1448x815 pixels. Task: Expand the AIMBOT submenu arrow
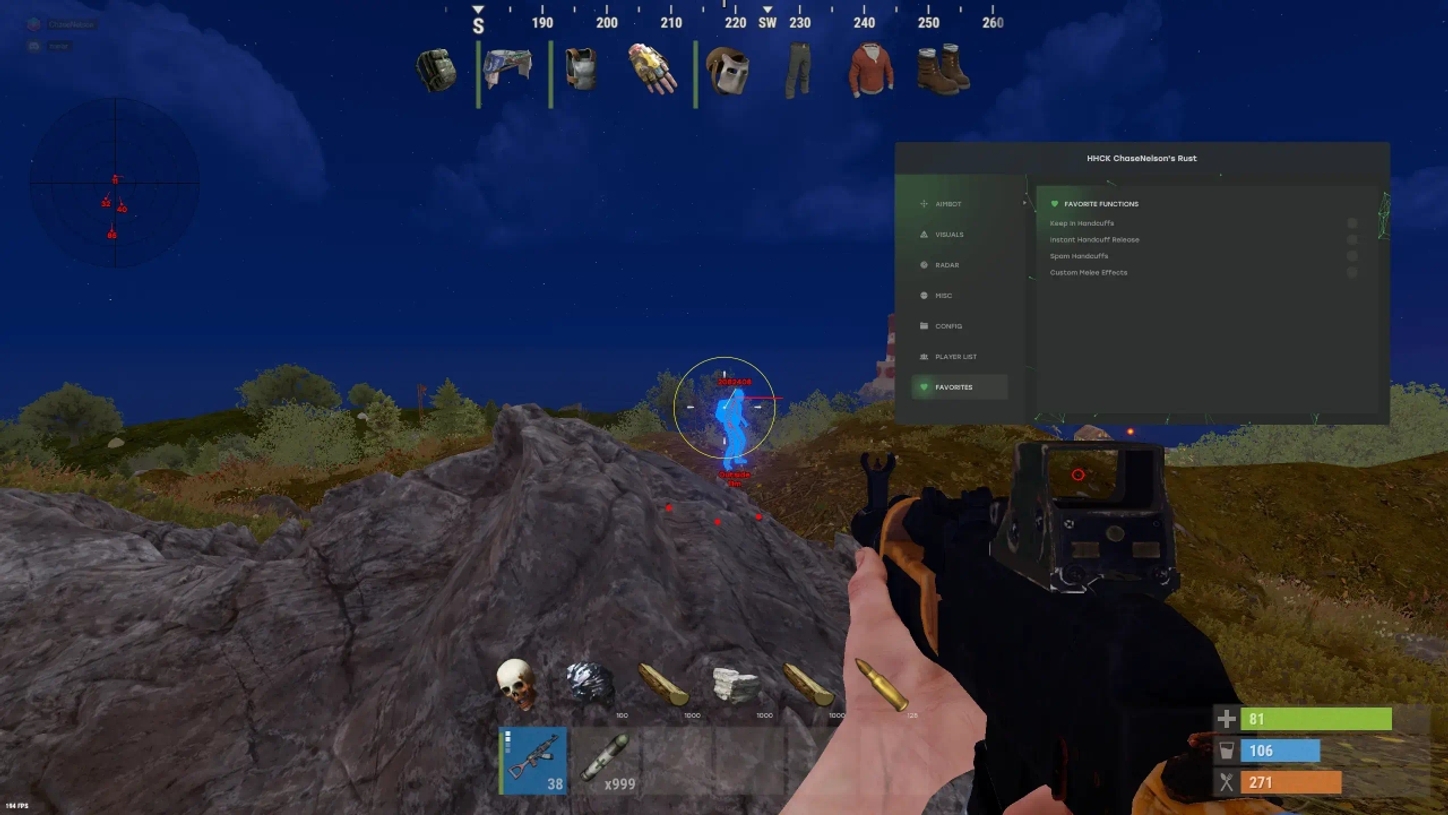click(x=1023, y=203)
